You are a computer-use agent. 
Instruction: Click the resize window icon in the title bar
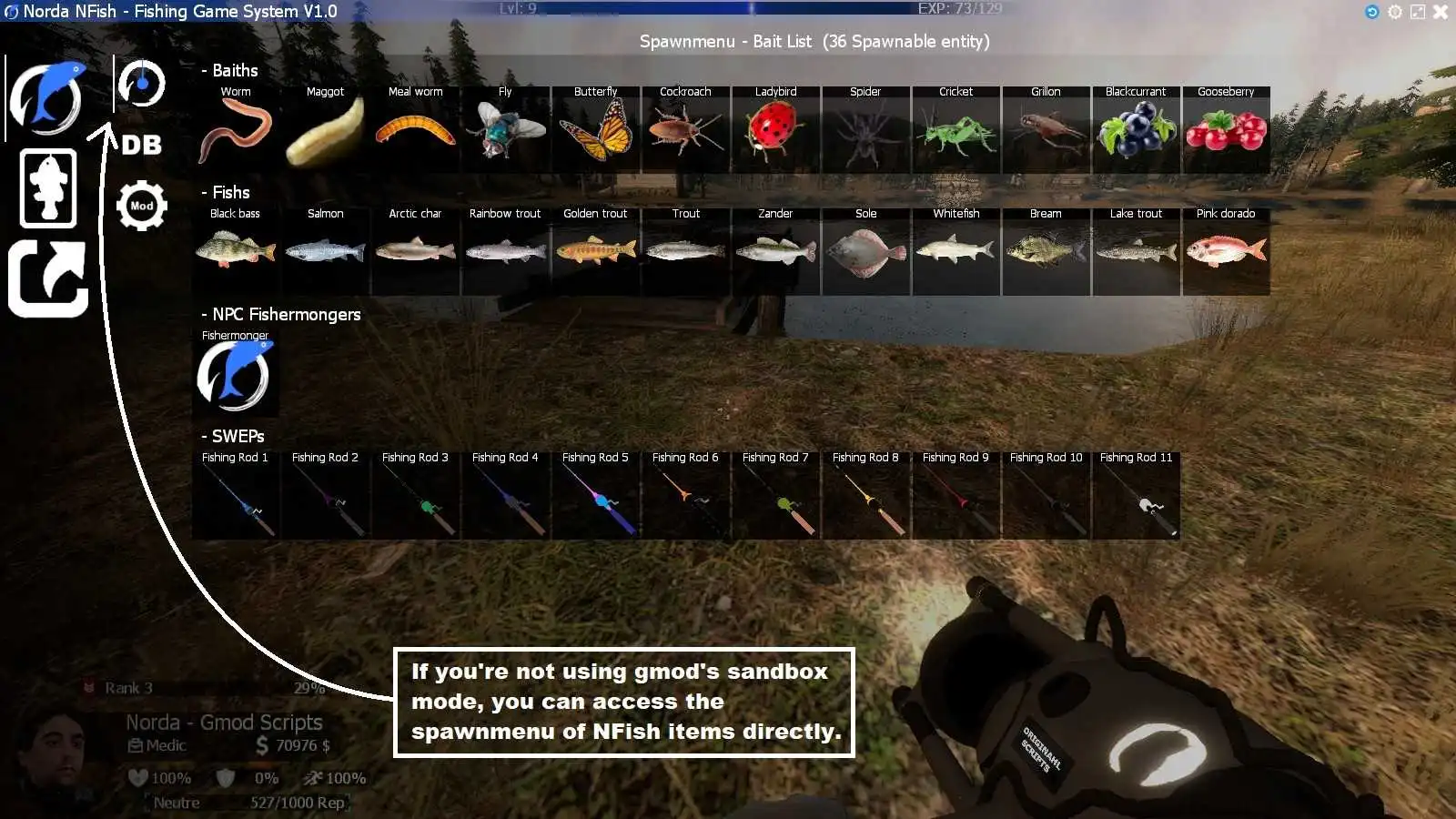(x=1416, y=12)
